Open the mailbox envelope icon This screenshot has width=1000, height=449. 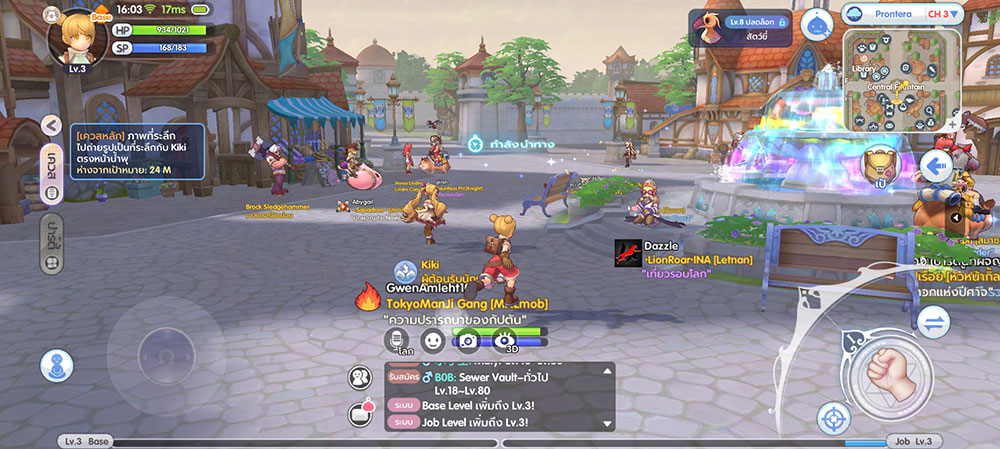point(360,413)
